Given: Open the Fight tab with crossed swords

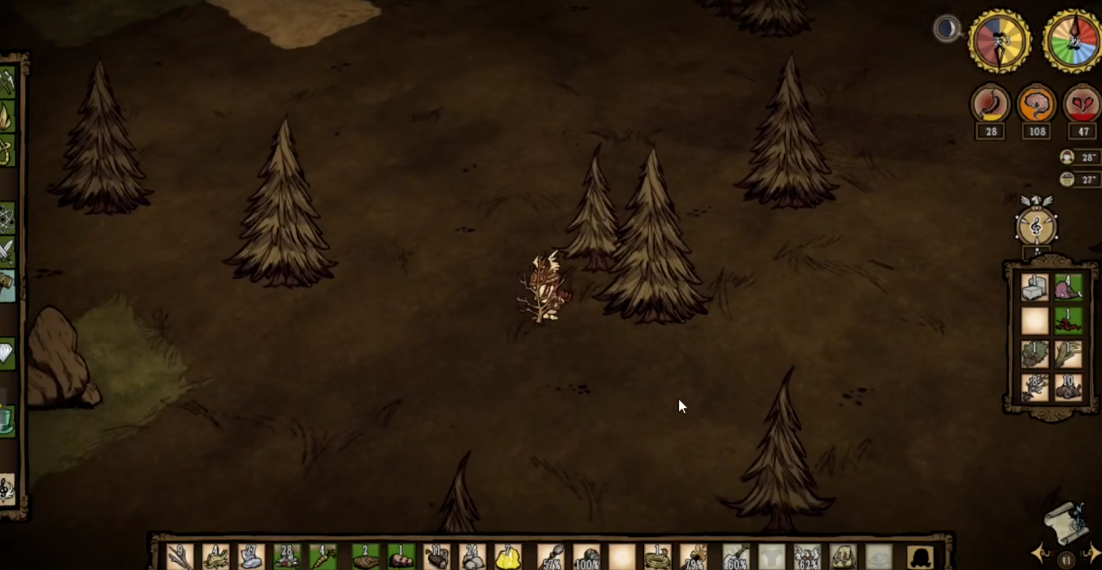Looking at the screenshot, I should (x=7, y=250).
